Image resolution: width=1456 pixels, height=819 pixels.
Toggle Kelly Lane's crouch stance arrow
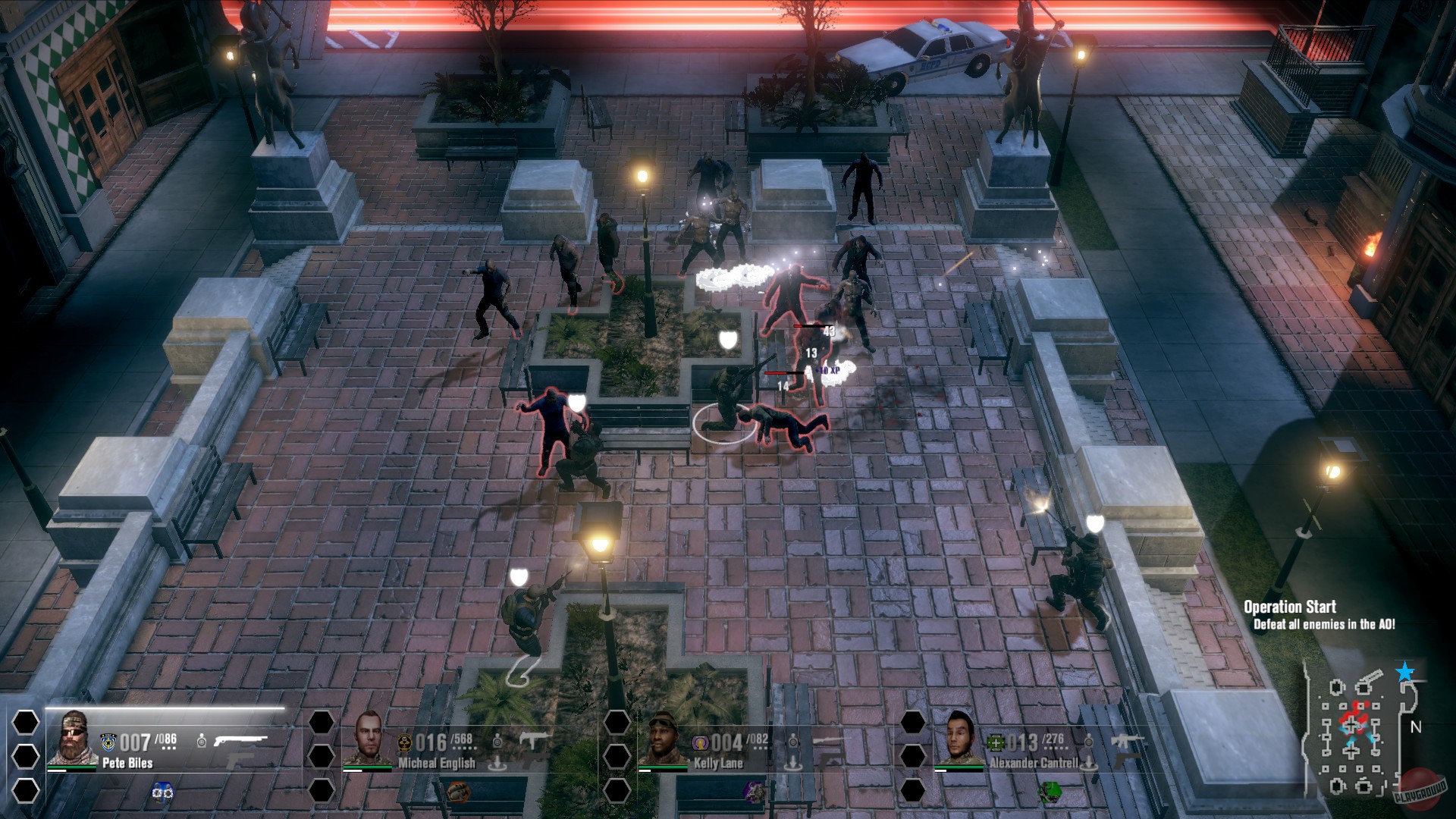click(792, 761)
